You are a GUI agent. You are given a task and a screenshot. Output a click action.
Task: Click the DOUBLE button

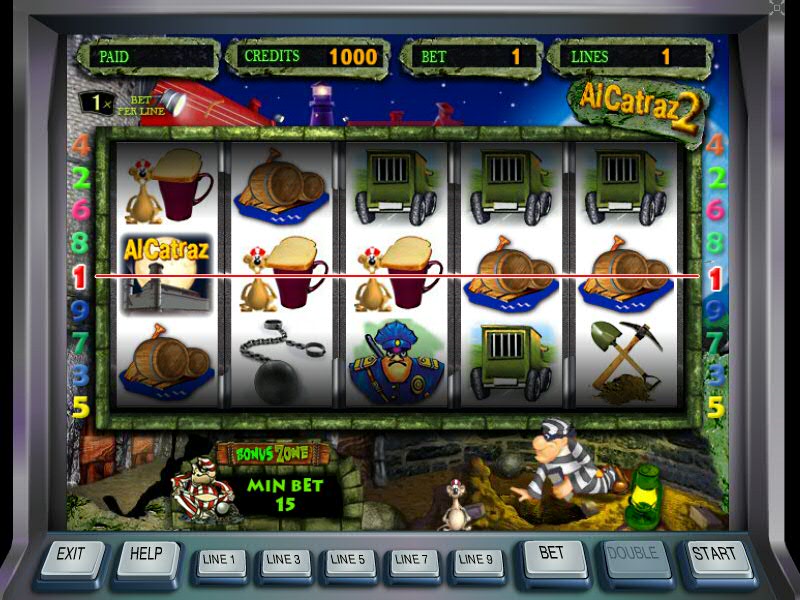click(632, 555)
